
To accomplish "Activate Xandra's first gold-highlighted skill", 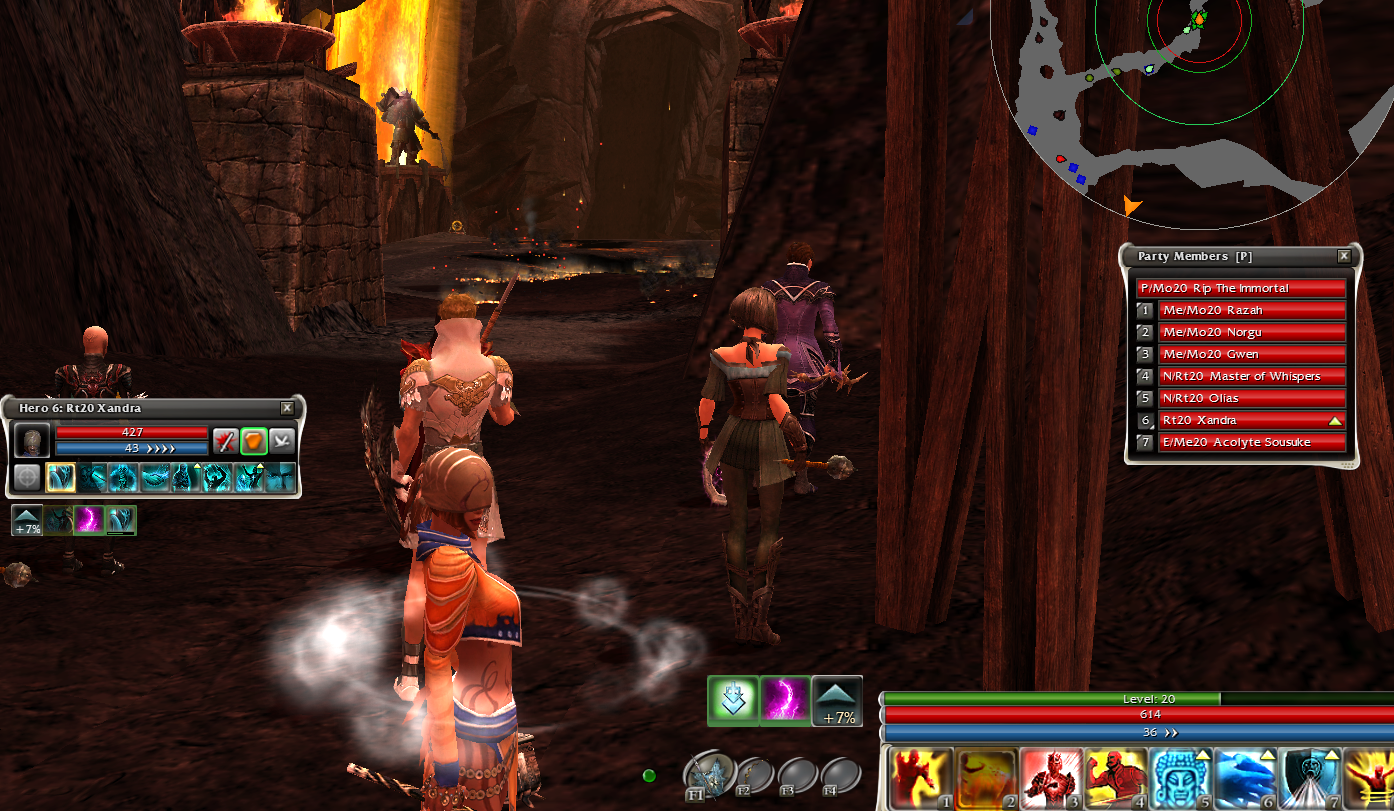I will (60, 477).
